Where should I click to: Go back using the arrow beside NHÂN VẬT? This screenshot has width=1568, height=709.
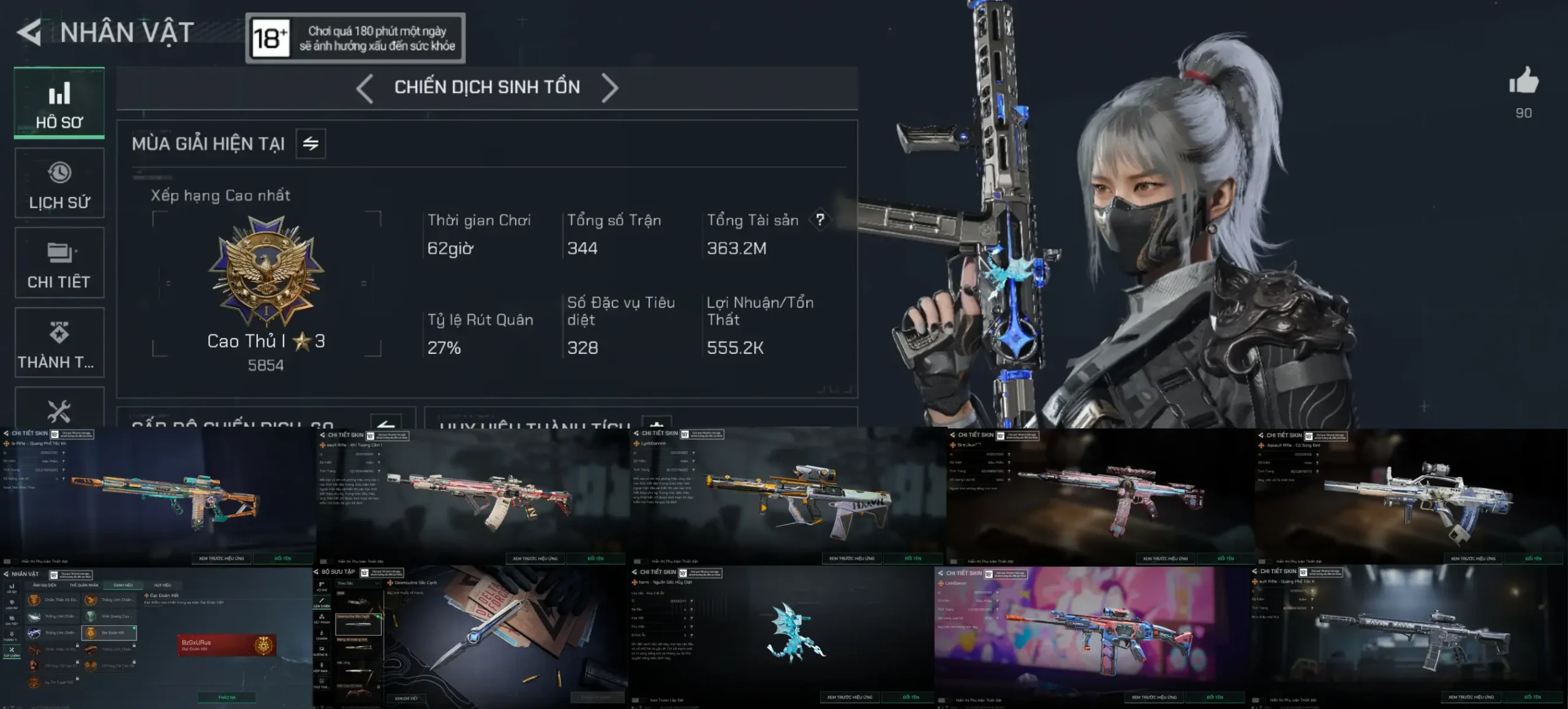click(29, 32)
